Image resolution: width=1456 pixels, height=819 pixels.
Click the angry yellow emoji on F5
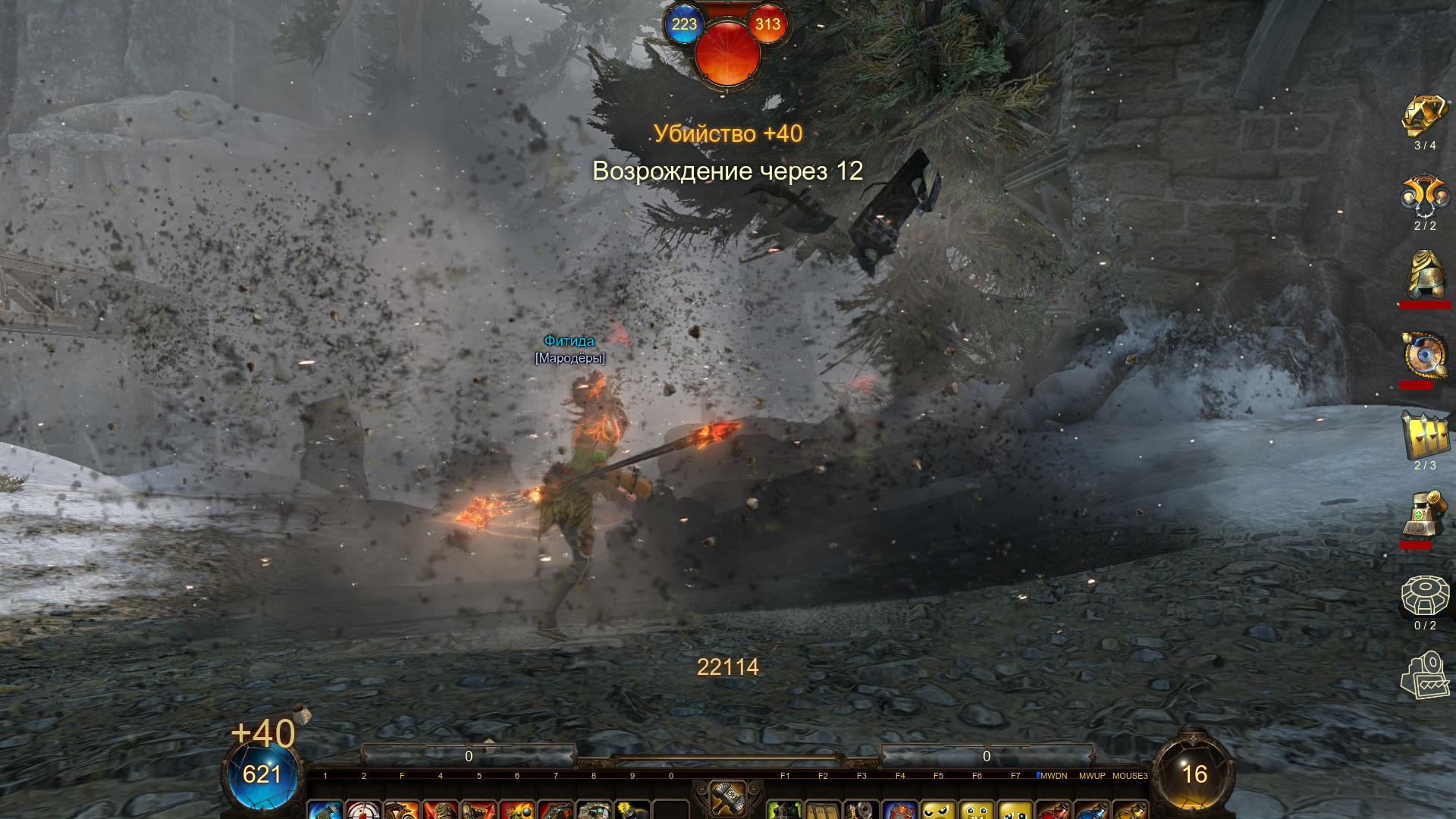click(938, 810)
